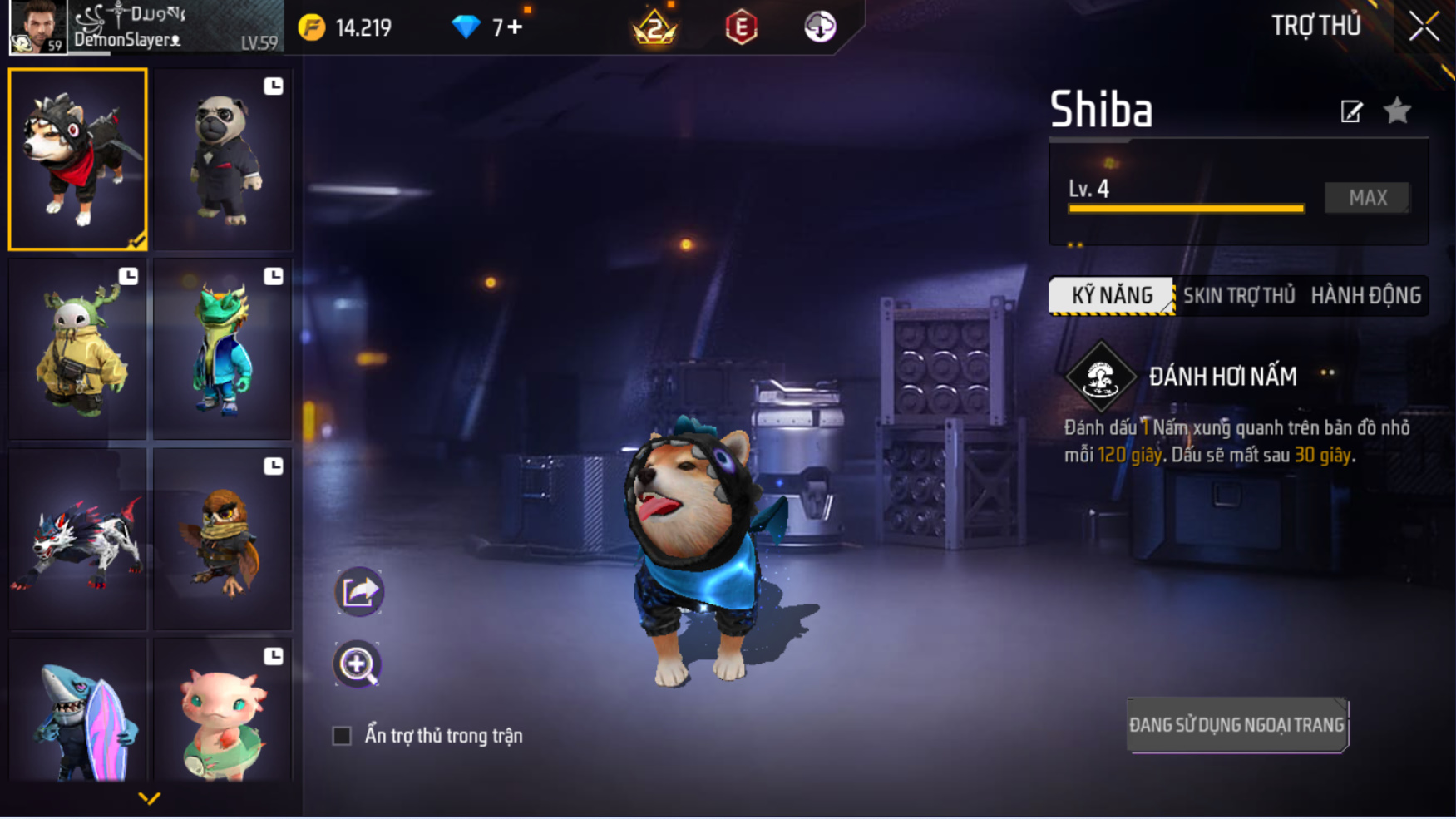Choose the brown owl pet thumbnail

pyautogui.click(x=223, y=540)
